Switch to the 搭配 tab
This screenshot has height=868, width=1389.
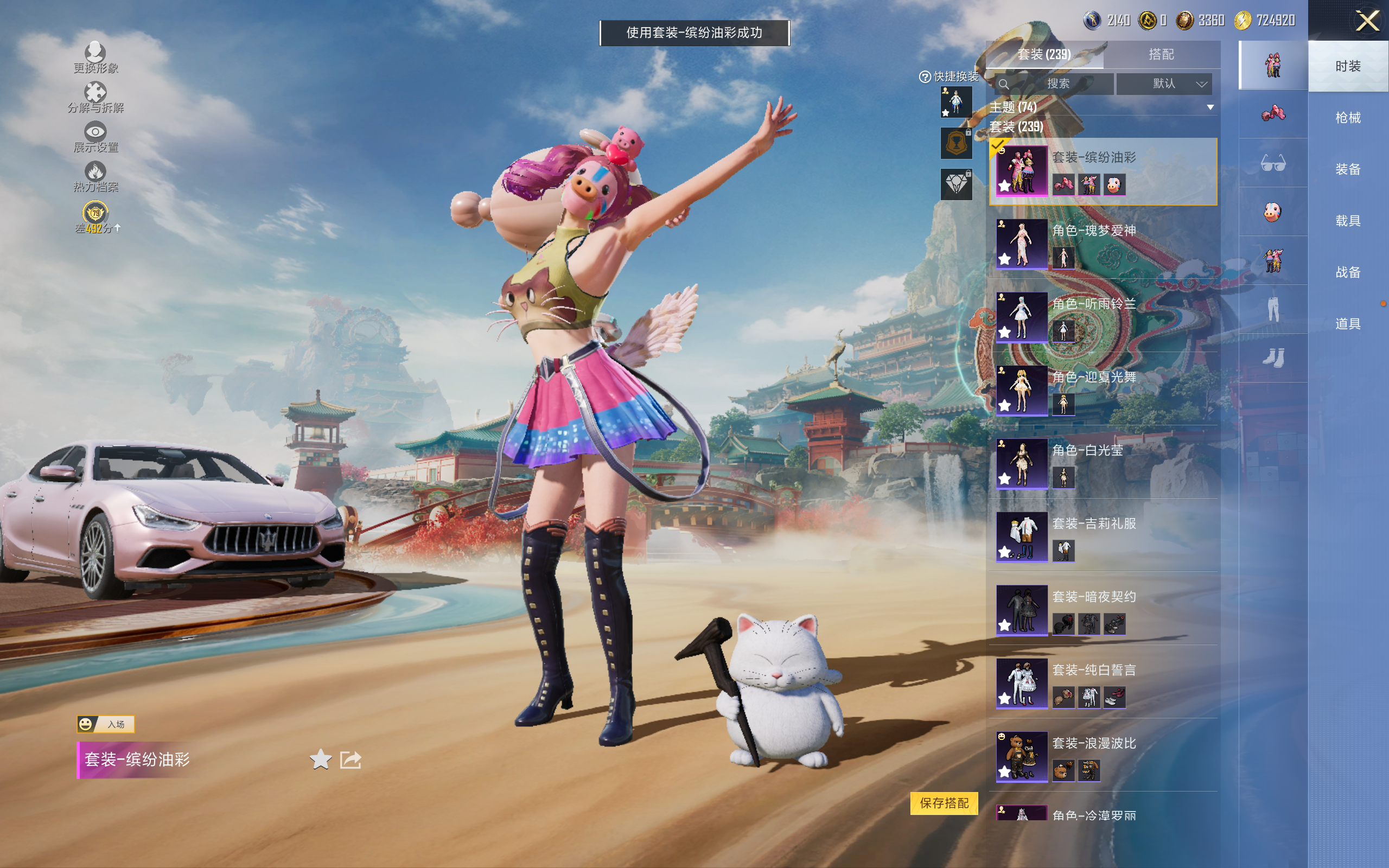coord(1161,55)
